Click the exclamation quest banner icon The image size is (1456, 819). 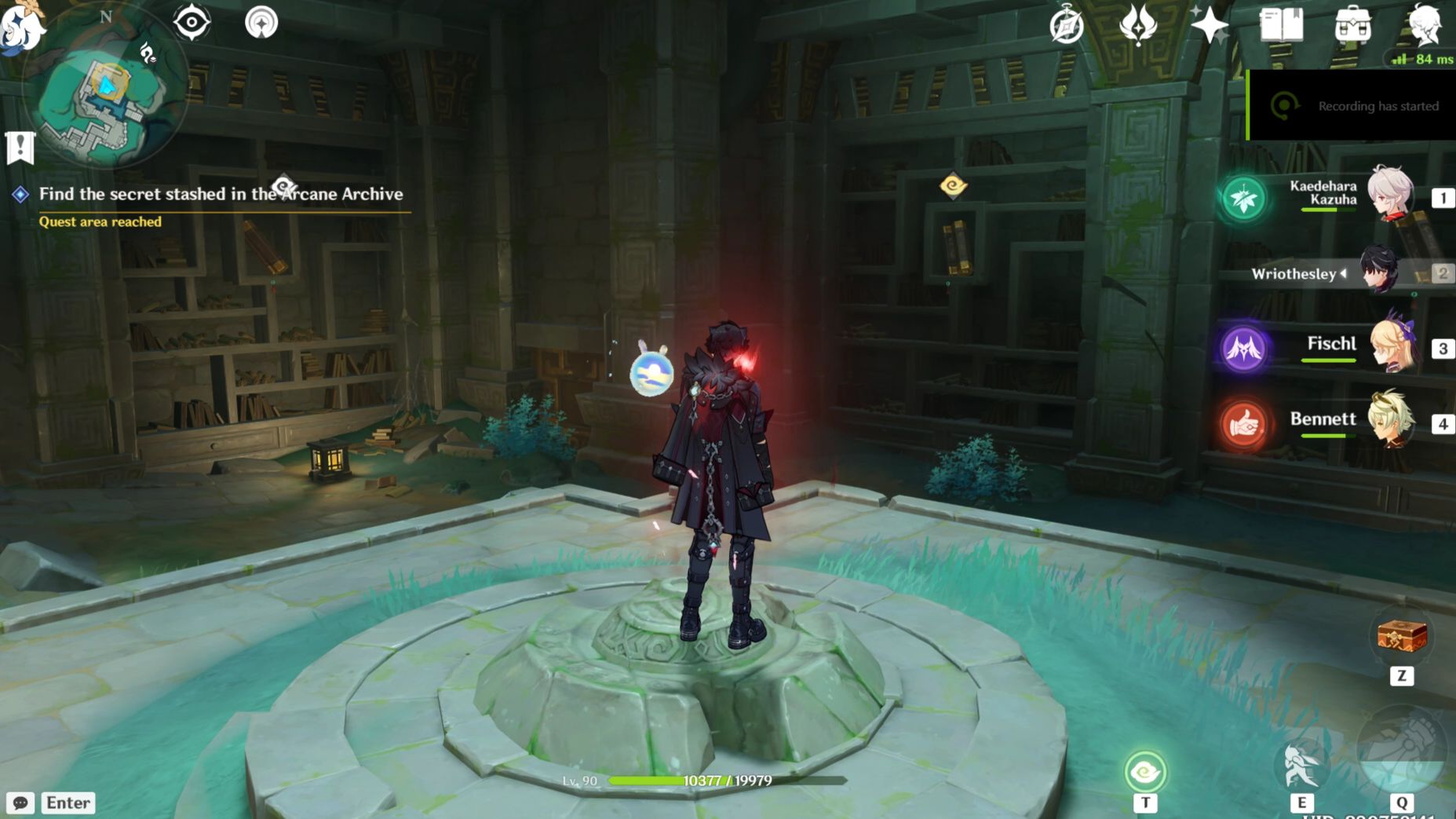point(19,146)
